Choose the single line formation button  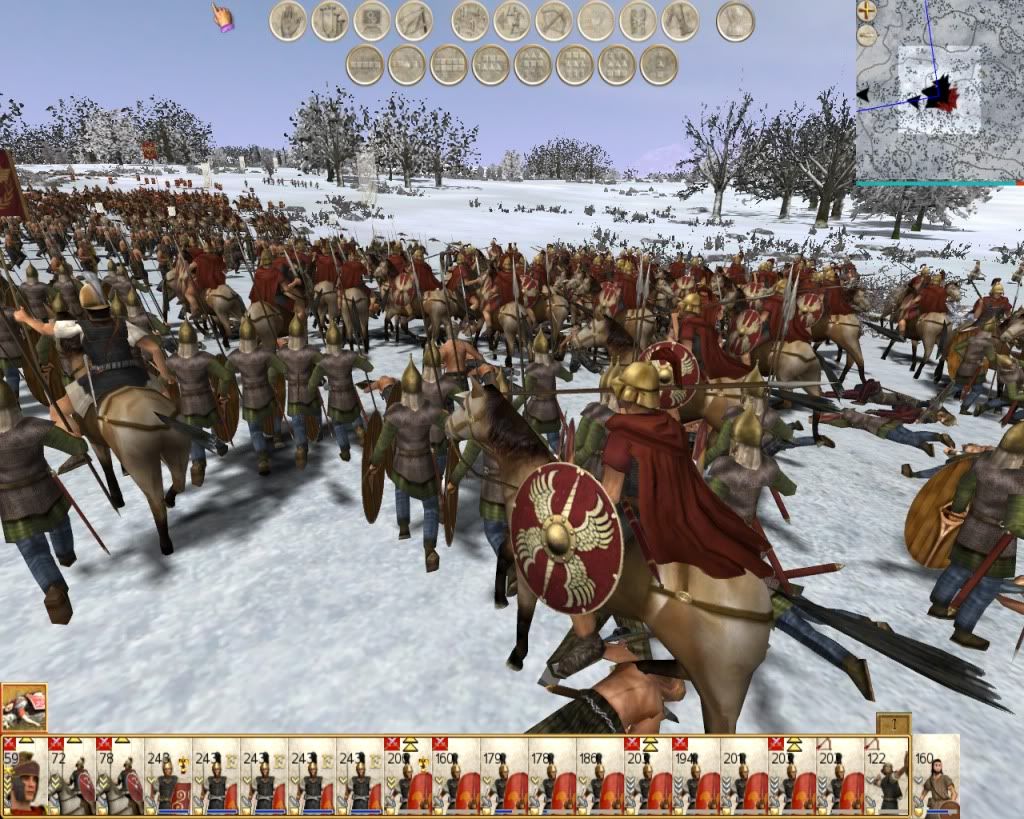click(x=365, y=65)
